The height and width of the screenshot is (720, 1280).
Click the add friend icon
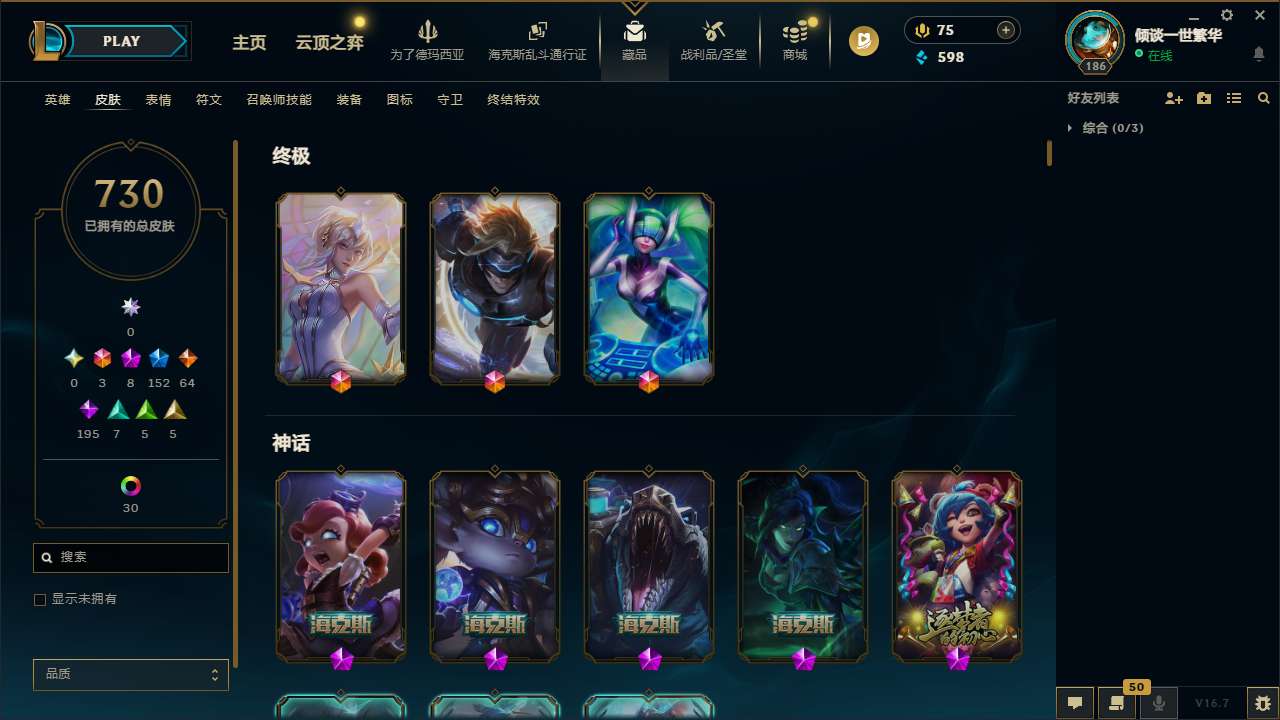click(x=1174, y=97)
